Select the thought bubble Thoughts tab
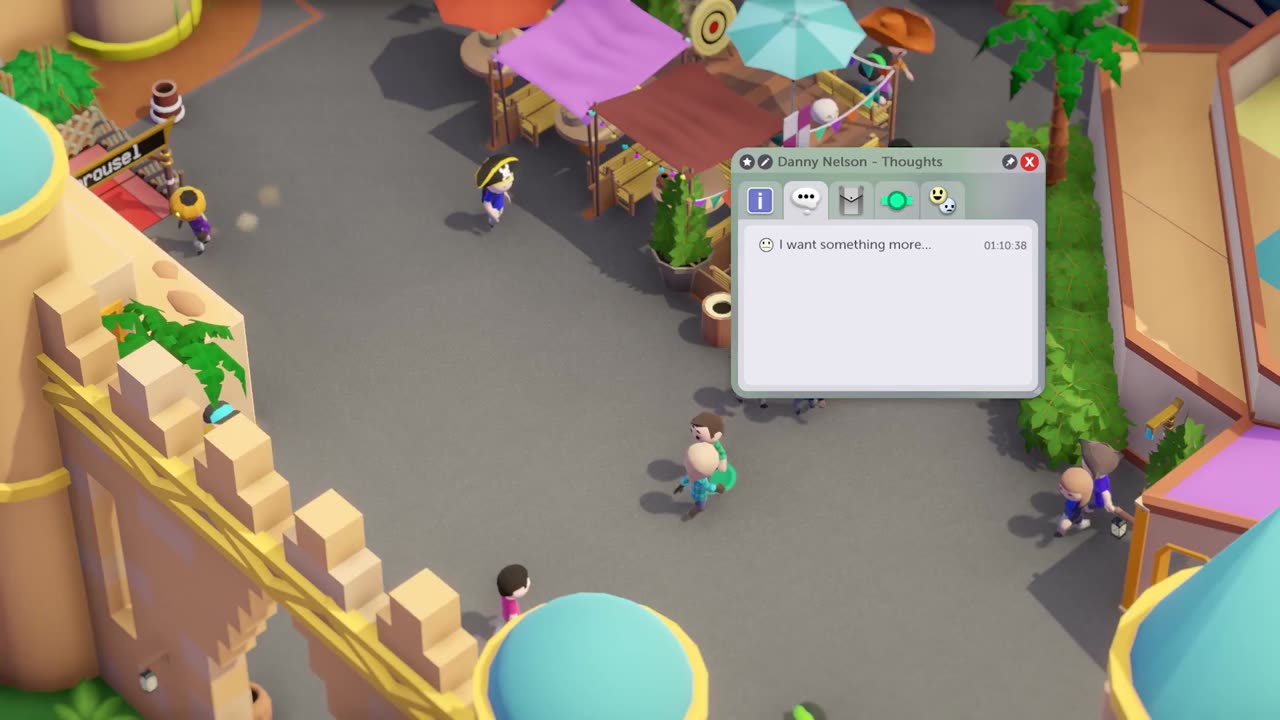The height and width of the screenshot is (720, 1280). point(805,200)
